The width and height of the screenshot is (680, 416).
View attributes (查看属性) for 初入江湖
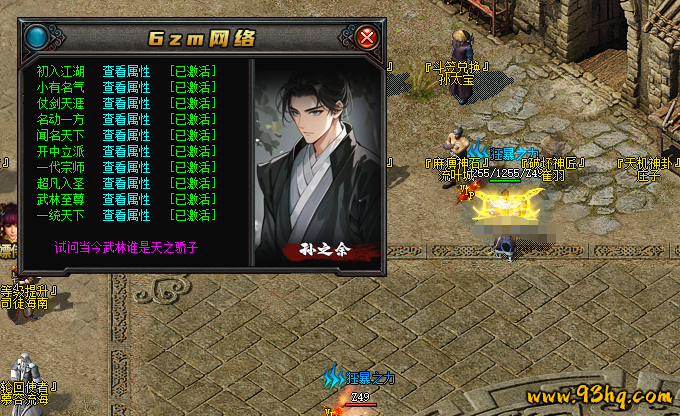click(126, 71)
